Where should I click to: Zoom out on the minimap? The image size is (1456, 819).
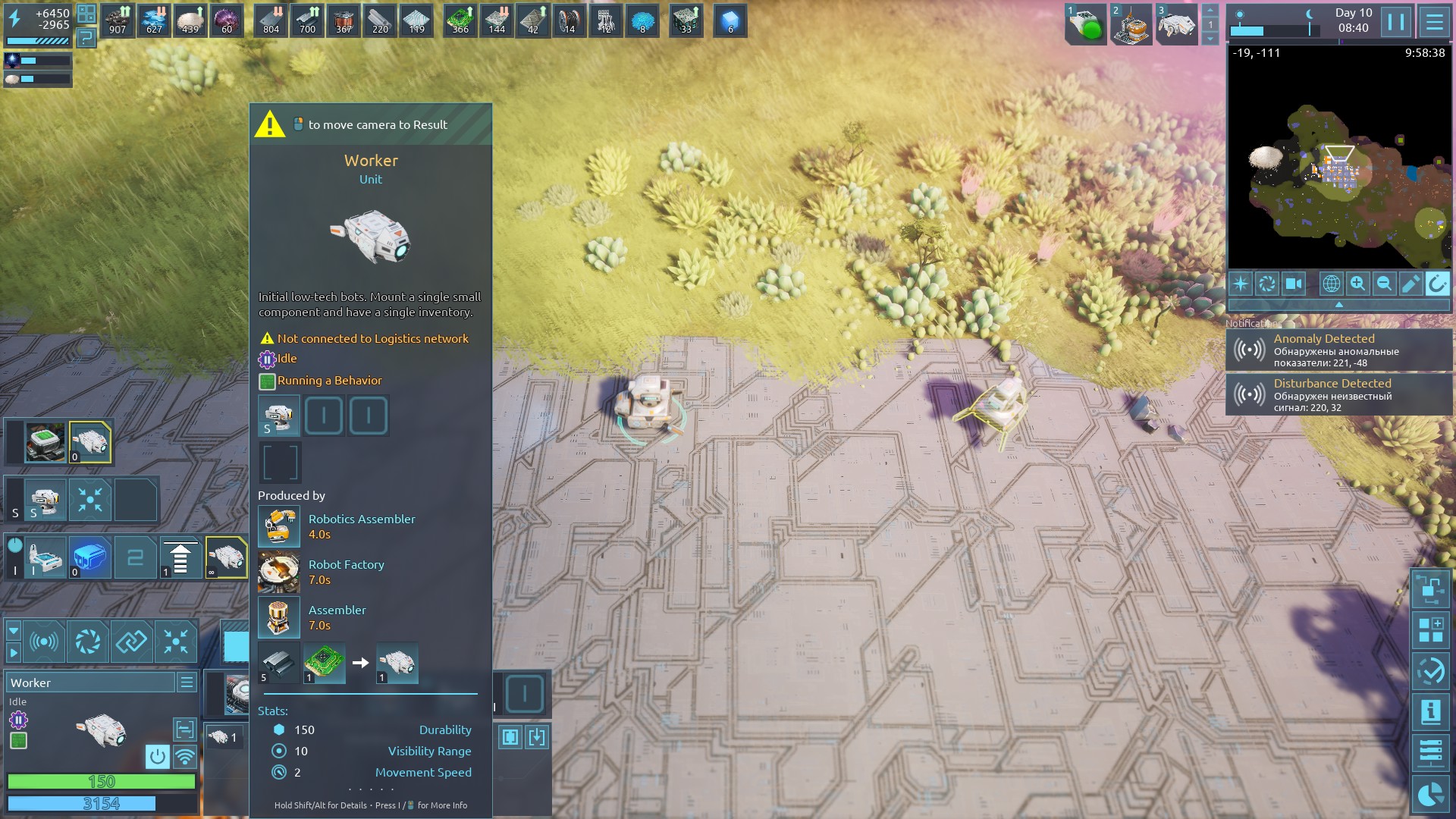point(1384,284)
